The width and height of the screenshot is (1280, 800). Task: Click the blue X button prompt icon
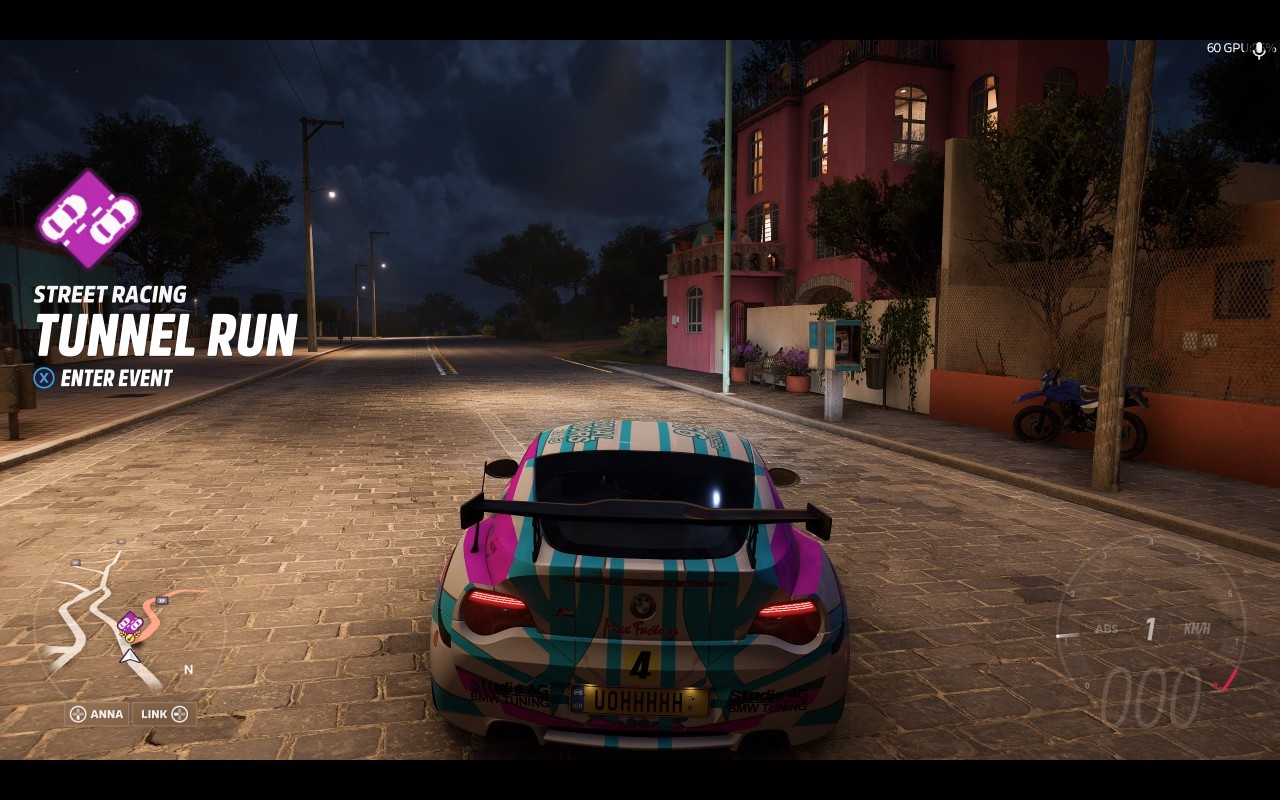[42, 379]
